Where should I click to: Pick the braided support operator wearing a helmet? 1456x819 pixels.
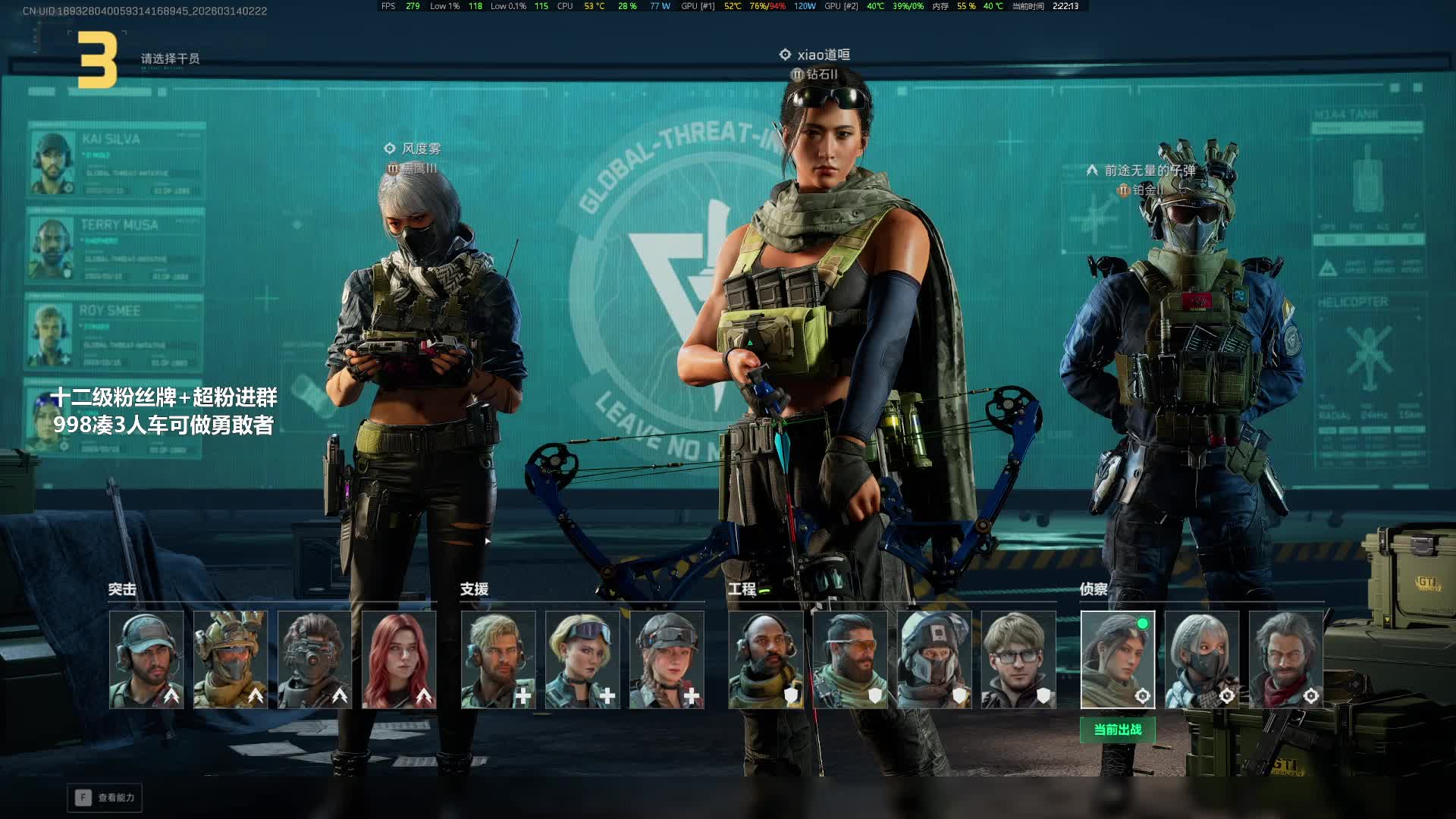click(667, 660)
